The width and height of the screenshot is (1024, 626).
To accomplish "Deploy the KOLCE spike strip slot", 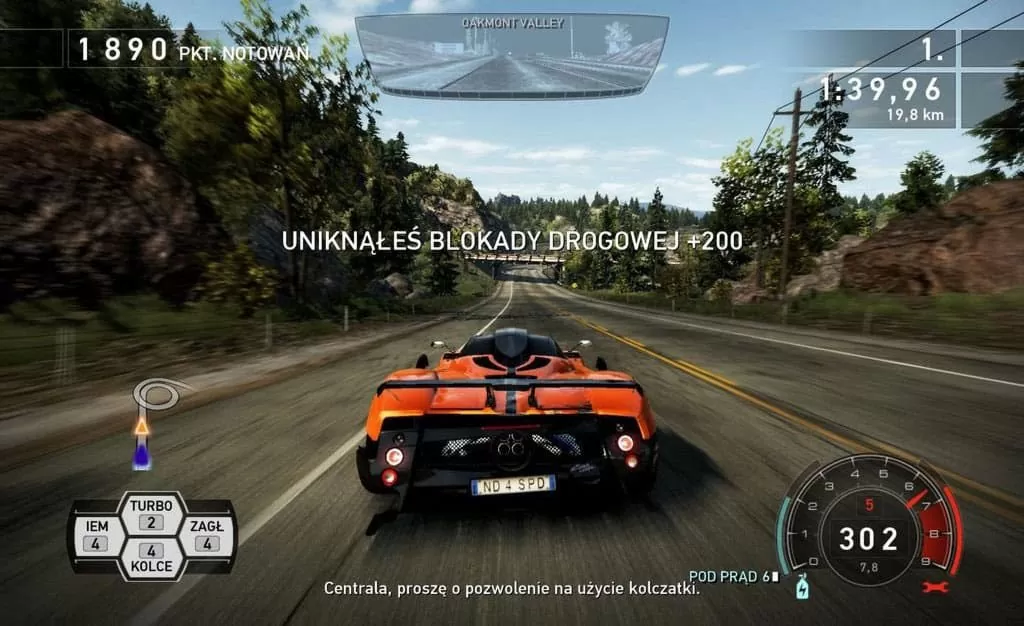I will [x=151, y=558].
